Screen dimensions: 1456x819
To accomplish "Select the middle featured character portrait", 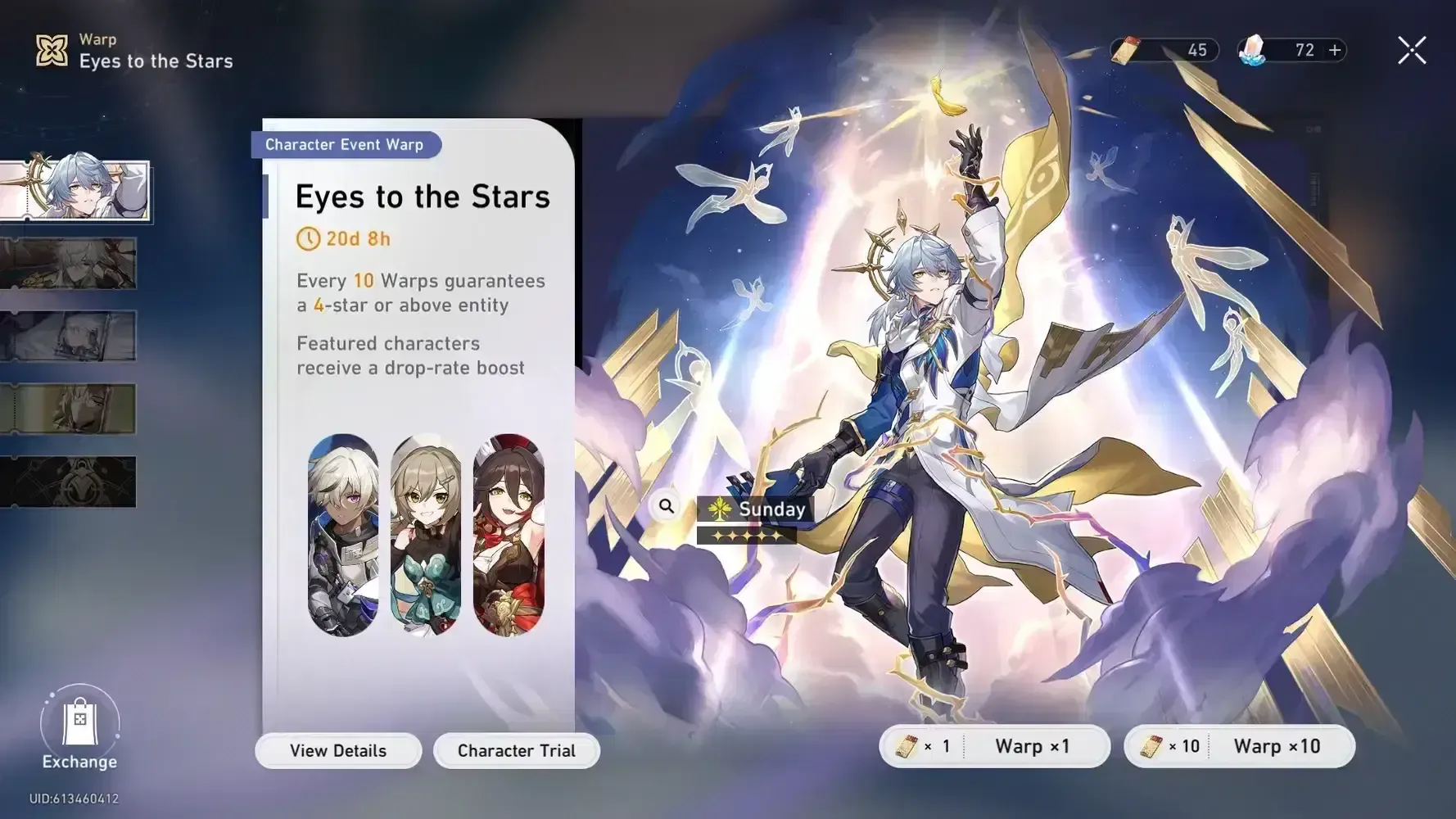I will [x=427, y=536].
